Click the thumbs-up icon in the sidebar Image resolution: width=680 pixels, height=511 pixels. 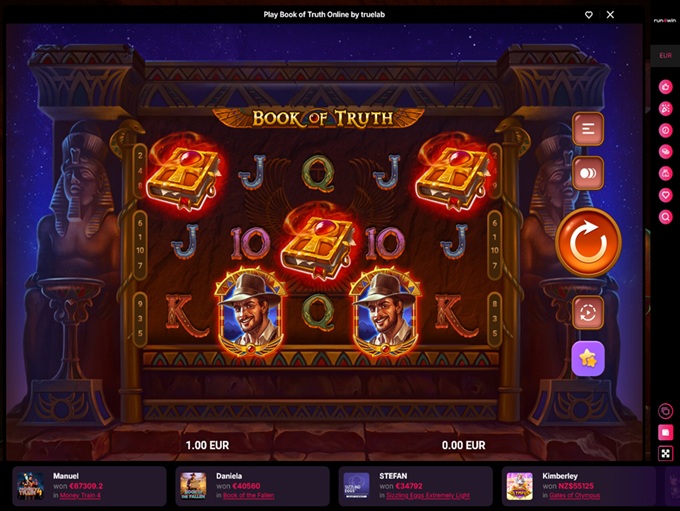click(x=665, y=87)
